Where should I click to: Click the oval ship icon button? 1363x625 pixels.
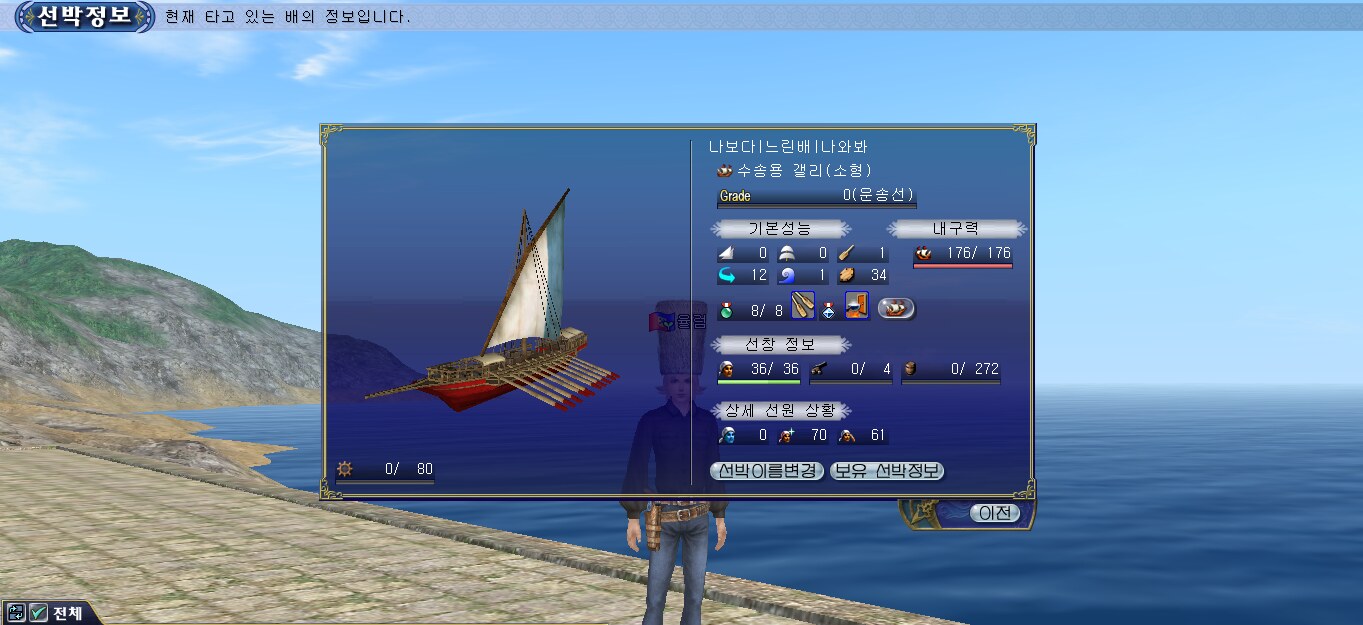[x=896, y=309]
